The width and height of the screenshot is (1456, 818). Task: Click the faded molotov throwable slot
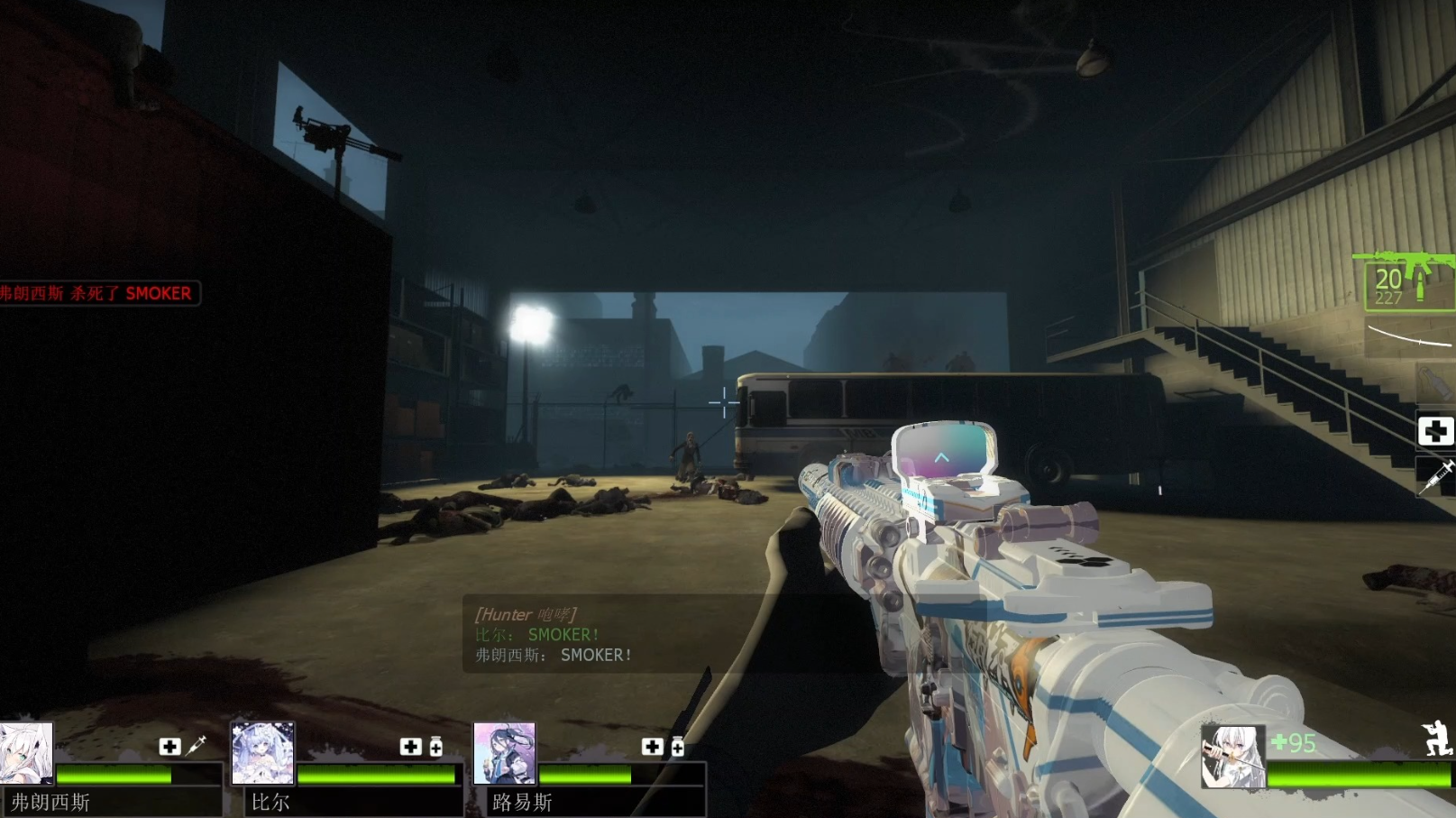point(1432,383)
